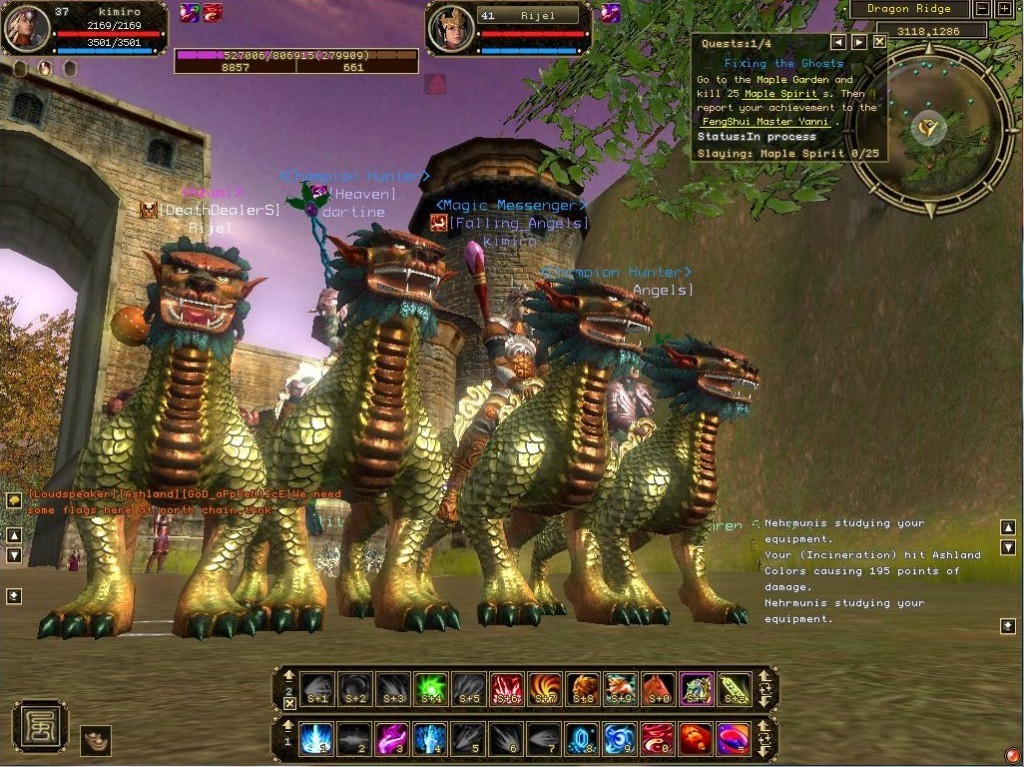
Task: Close the quest tracker panel
Action: click(879, 42)
